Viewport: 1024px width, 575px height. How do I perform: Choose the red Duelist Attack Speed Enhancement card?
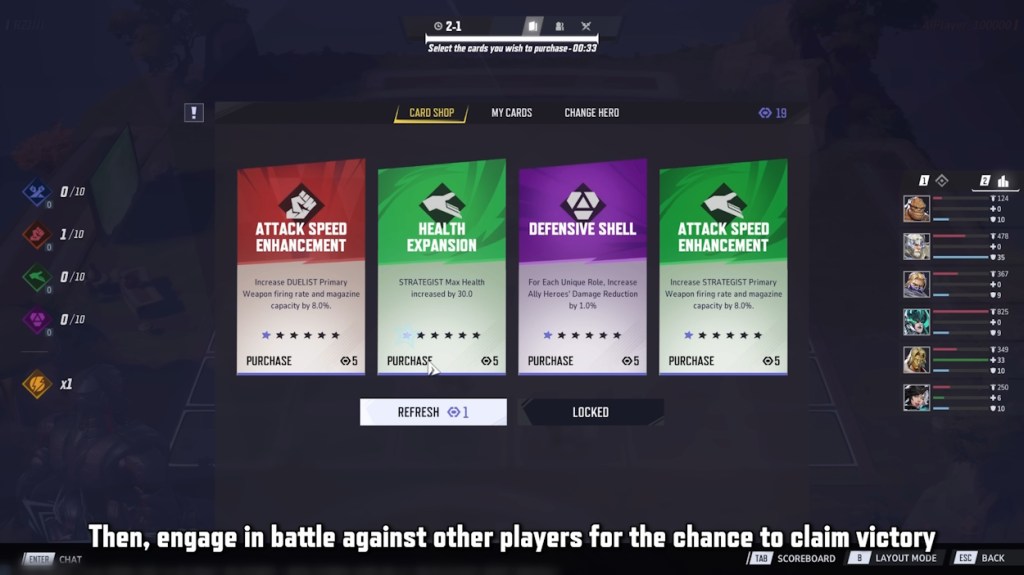(x=300, y=266)
